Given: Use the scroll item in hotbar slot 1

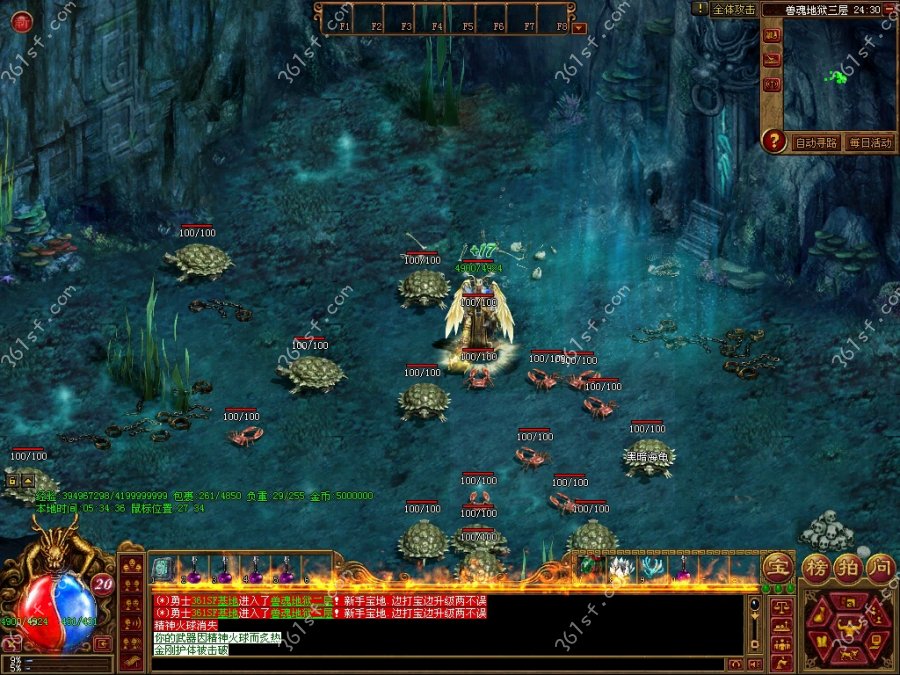Looking at the screenshot, I should (x=162, y=569).
